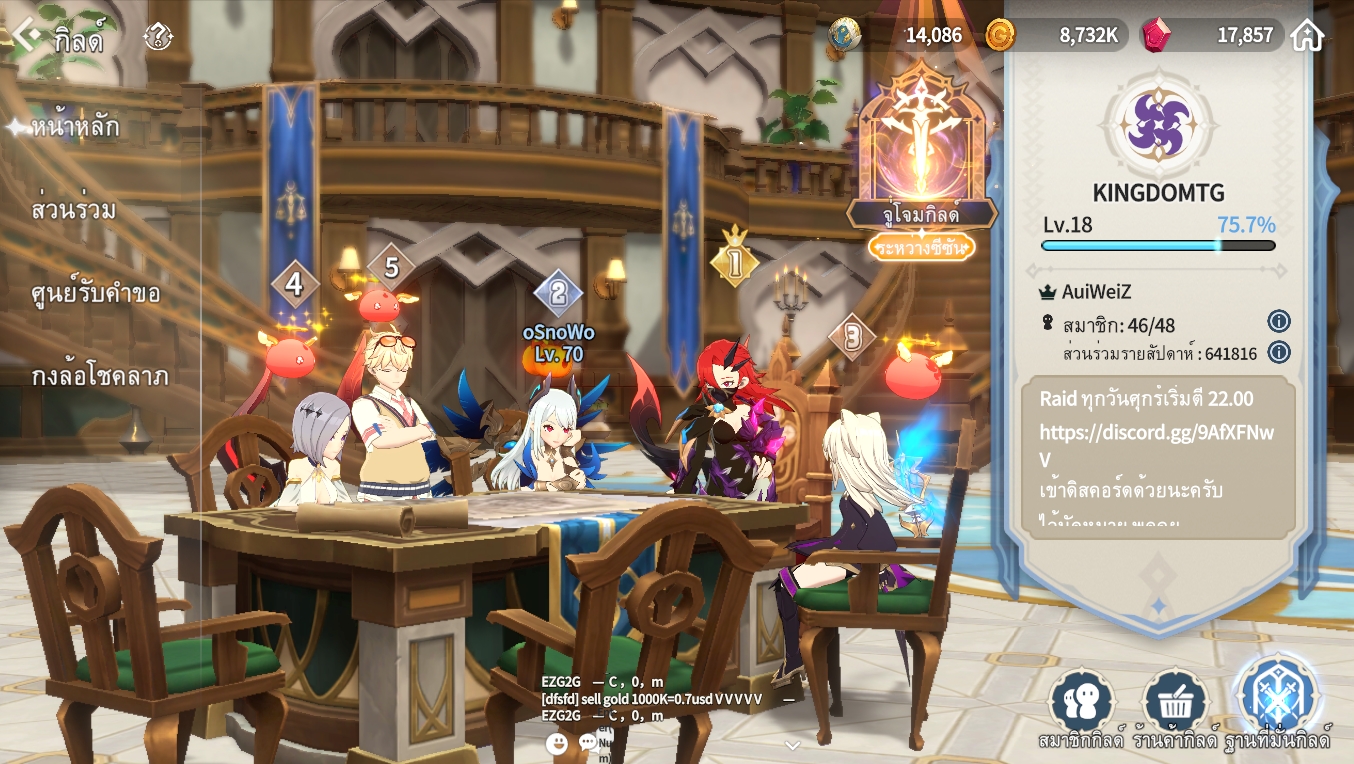Show info for weekly ส่วนร่วมรายสัปดาห์ contribution
1354x764 pixels.
pos(1278,352)
